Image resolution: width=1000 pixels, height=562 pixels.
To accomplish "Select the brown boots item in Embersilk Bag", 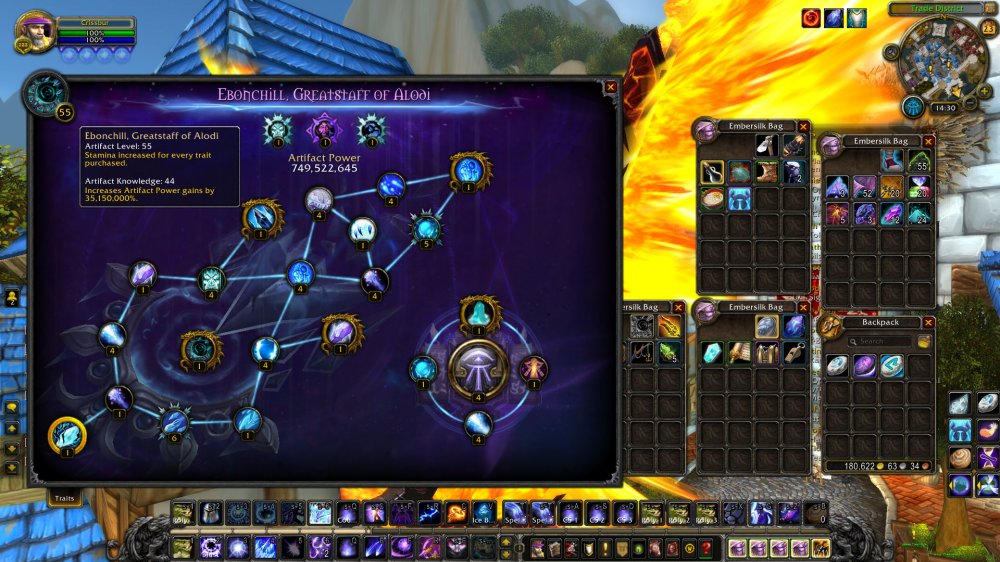I will 766,171.
